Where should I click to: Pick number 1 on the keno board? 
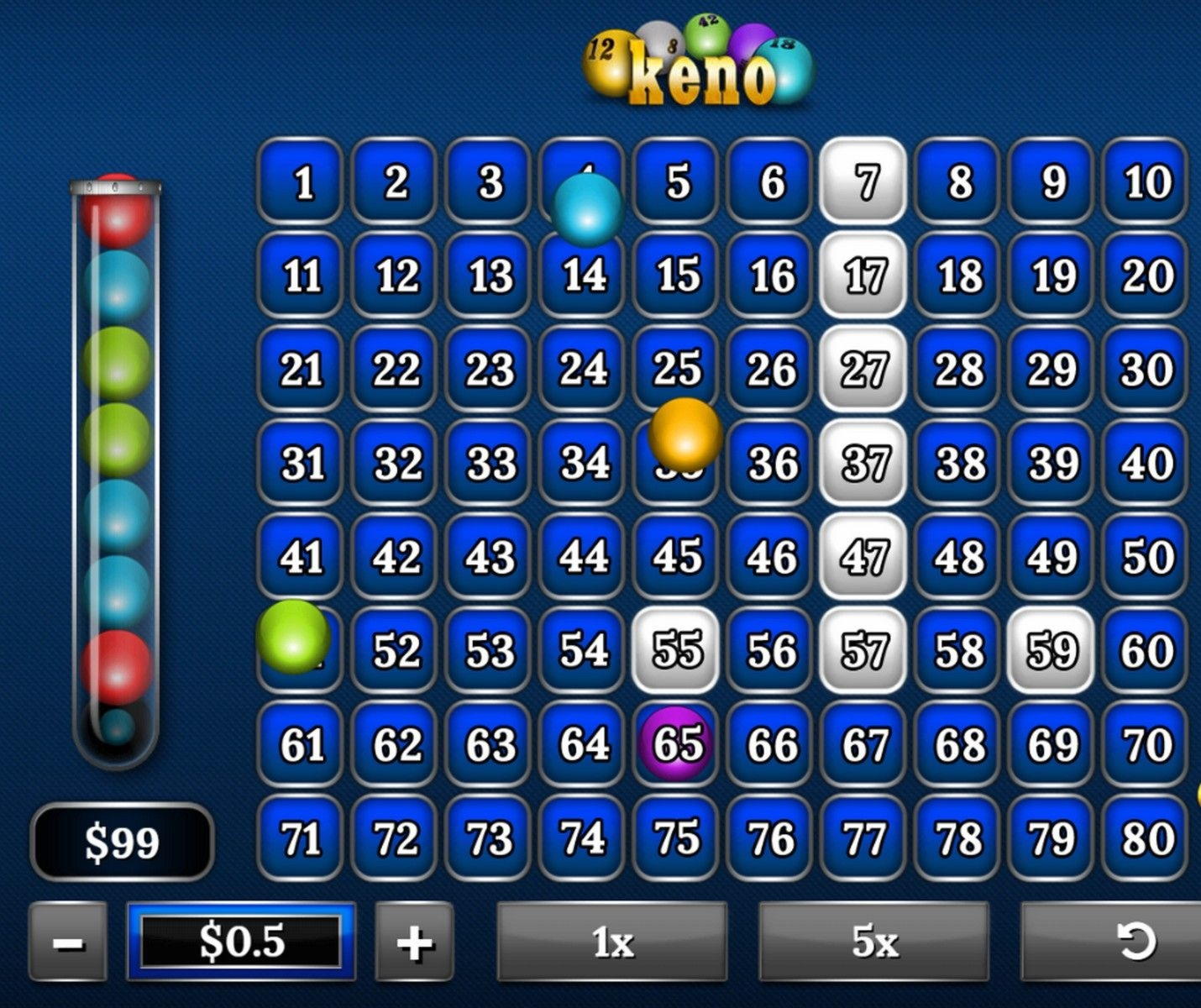[302, 181]
